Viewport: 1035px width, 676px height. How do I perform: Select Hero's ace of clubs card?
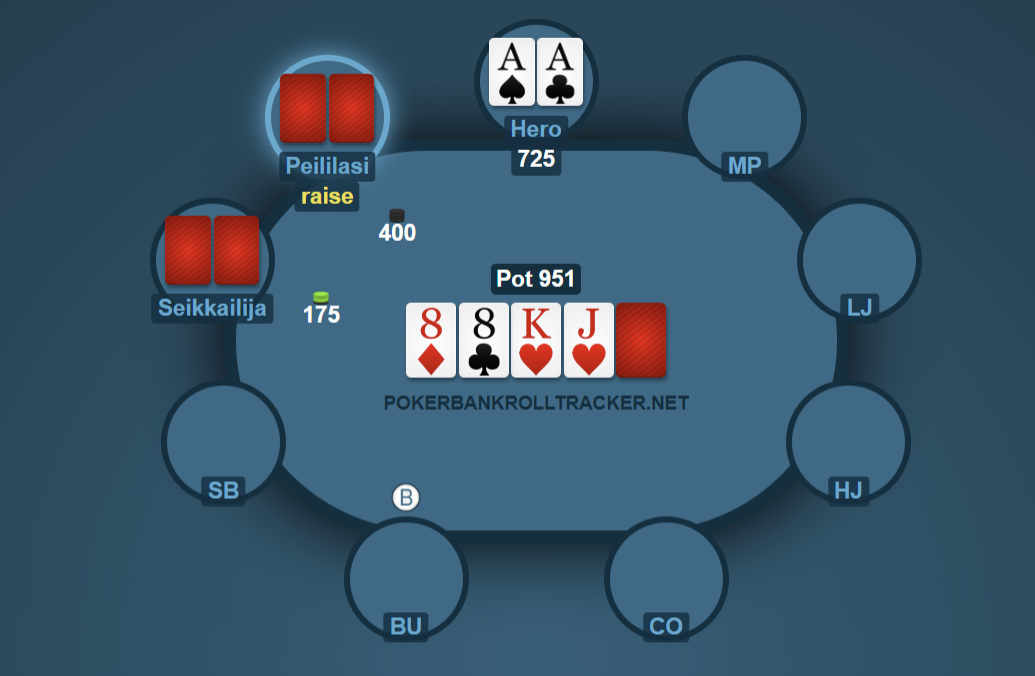(x=560, y=72)
